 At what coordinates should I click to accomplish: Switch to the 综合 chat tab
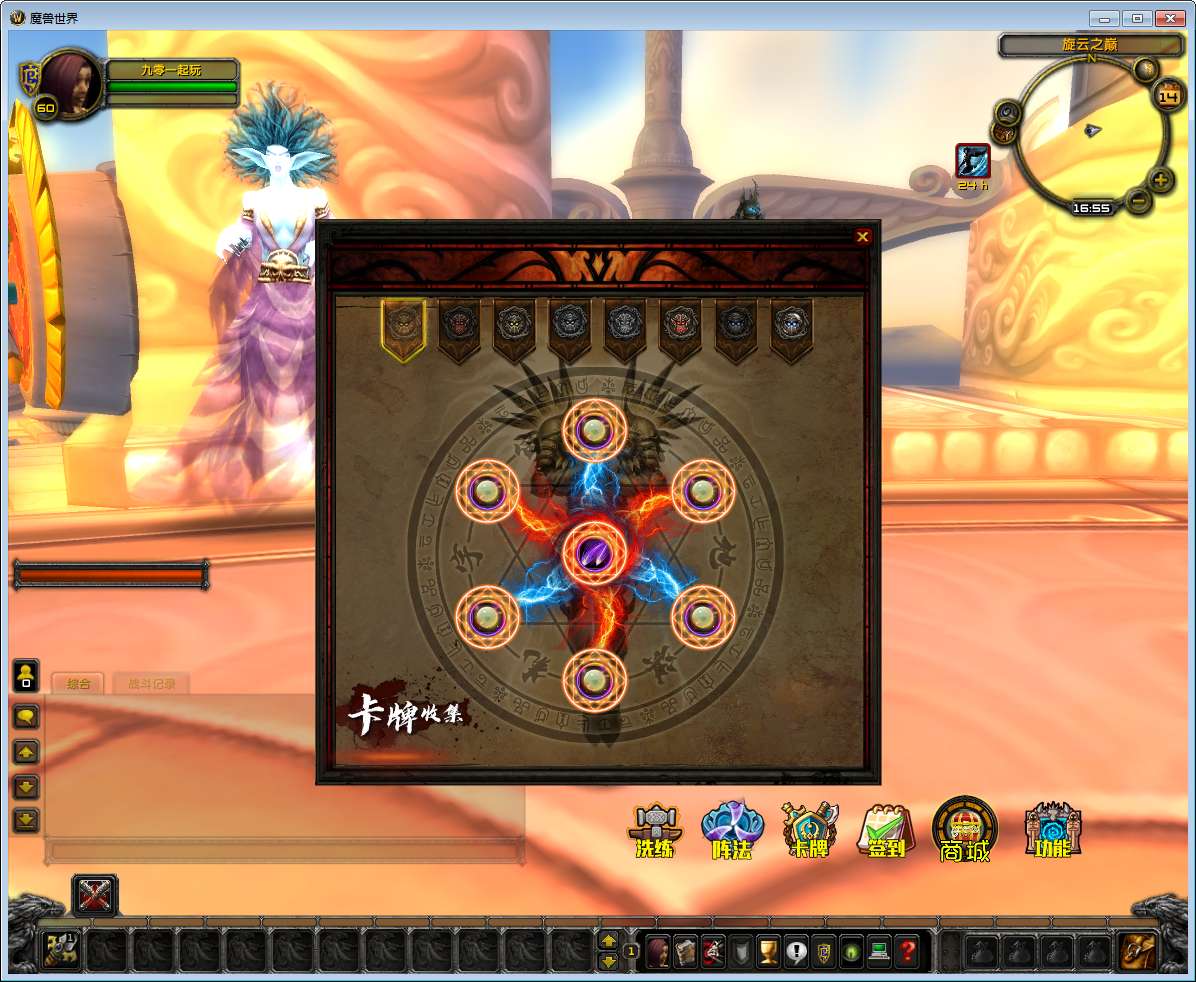(78, 684)
